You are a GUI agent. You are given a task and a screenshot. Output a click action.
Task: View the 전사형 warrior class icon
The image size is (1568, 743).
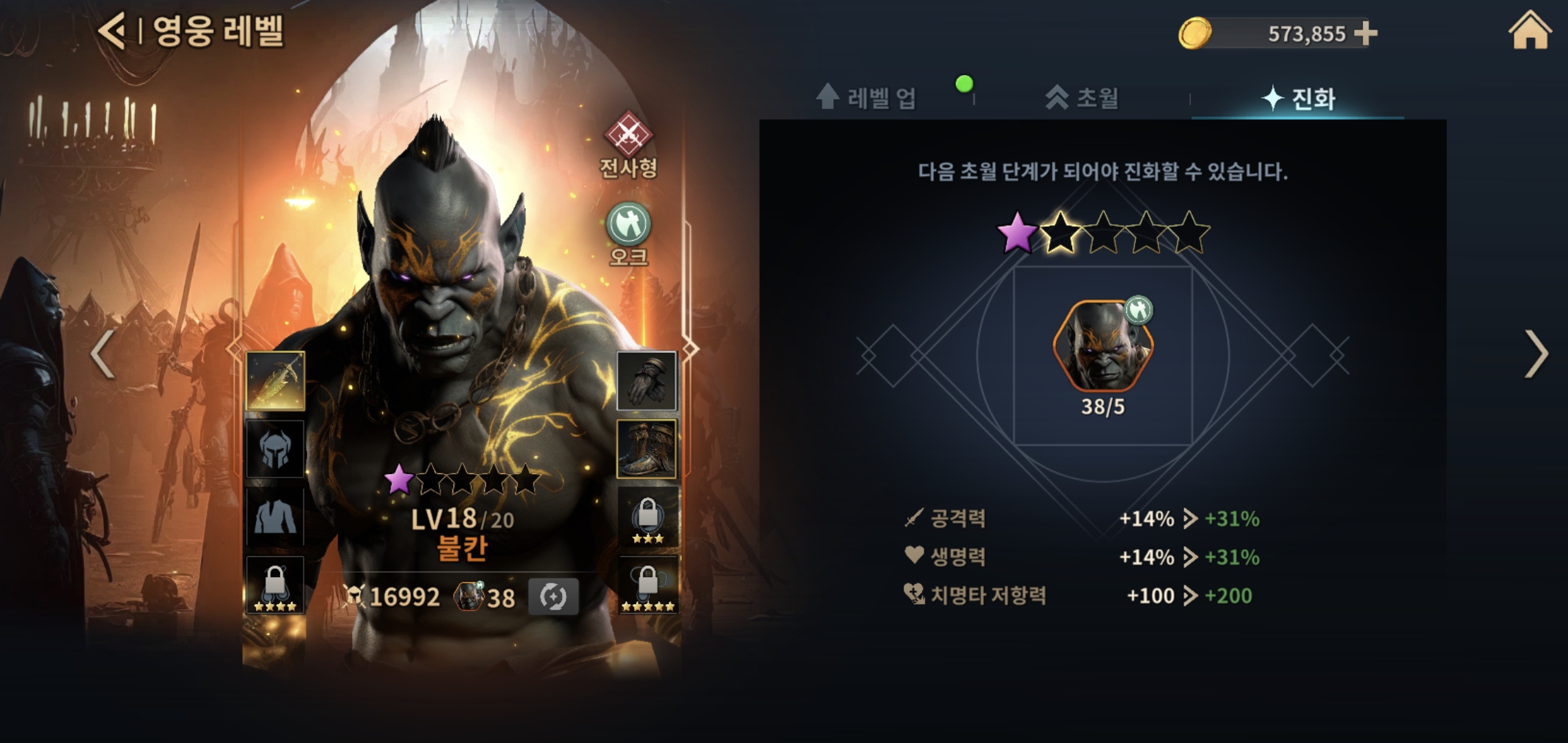(x=628, y=135)
